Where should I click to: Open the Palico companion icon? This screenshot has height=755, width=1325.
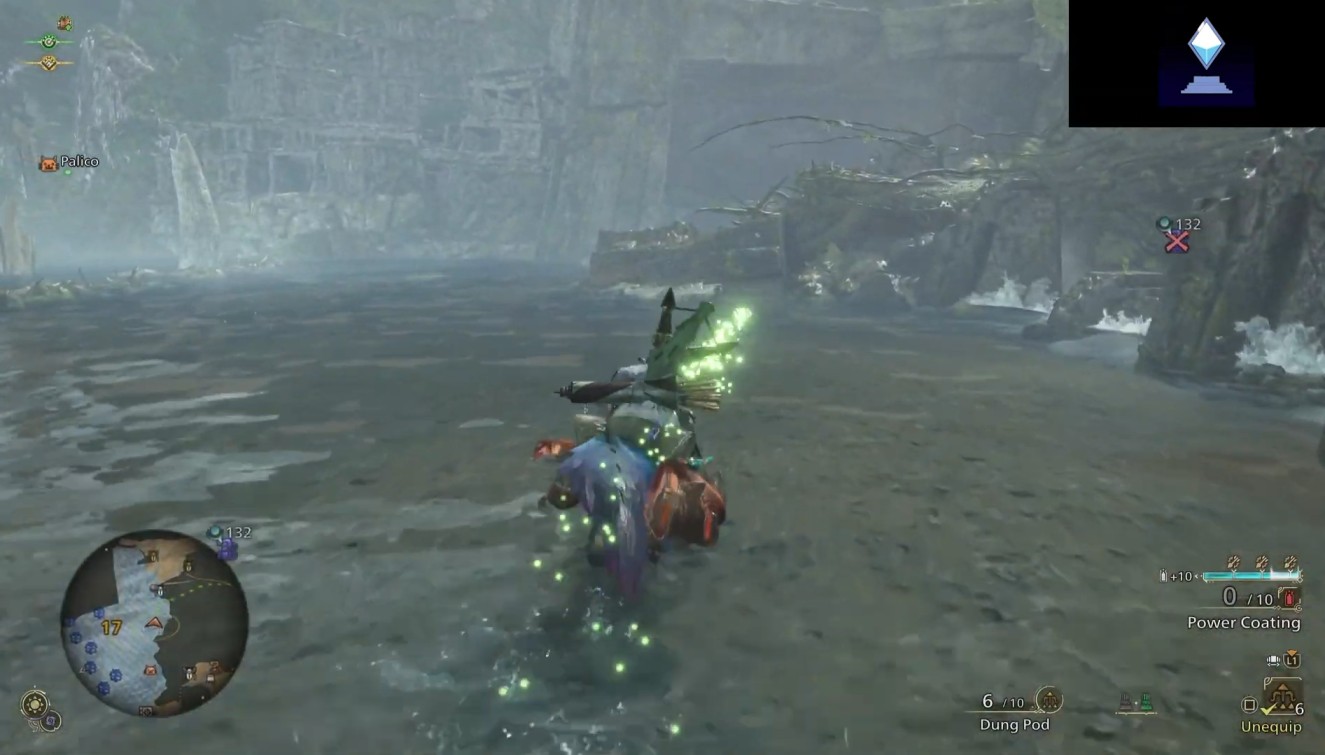pos(48,161)
